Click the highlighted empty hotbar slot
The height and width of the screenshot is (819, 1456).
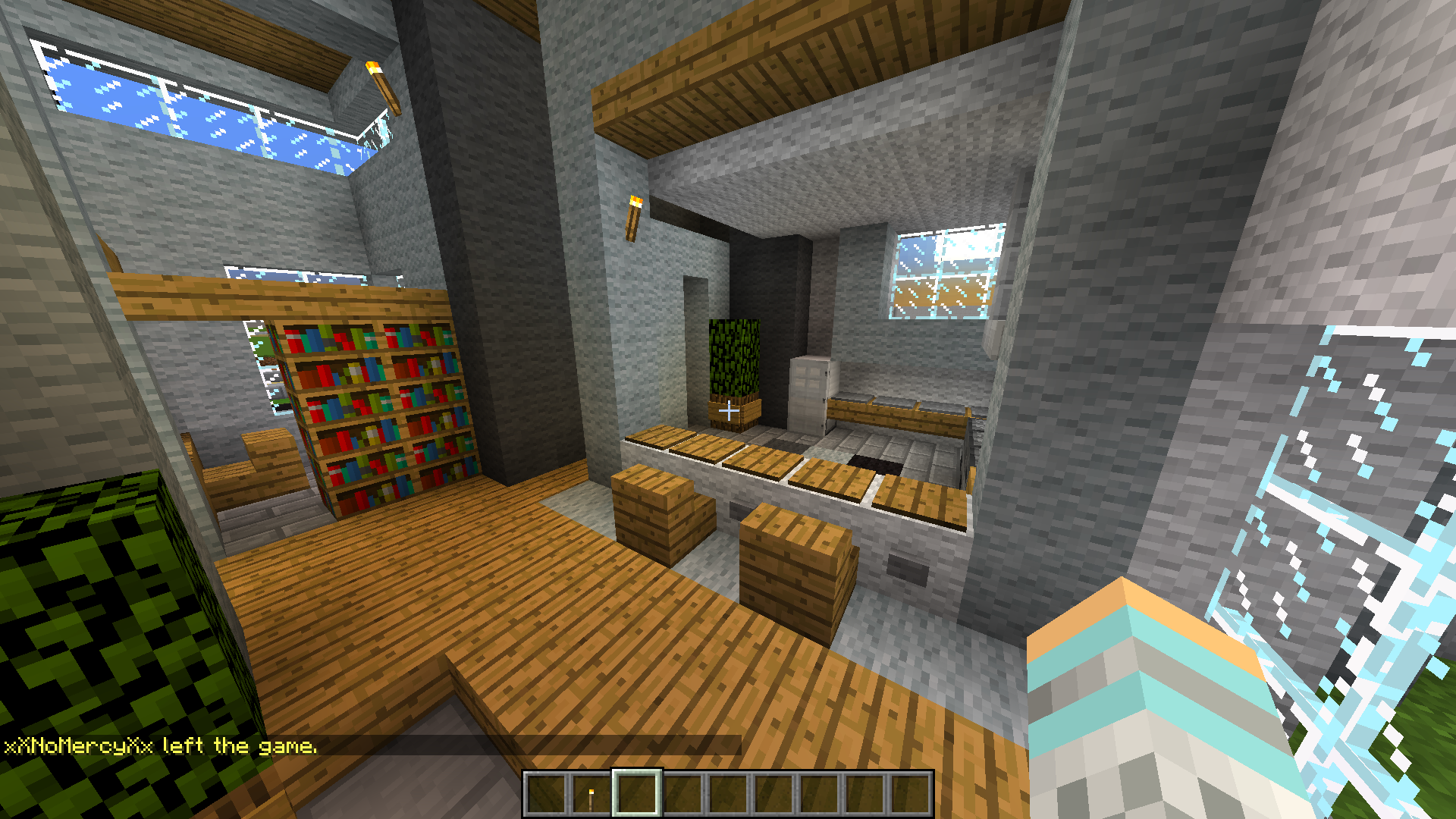point(636,794)
